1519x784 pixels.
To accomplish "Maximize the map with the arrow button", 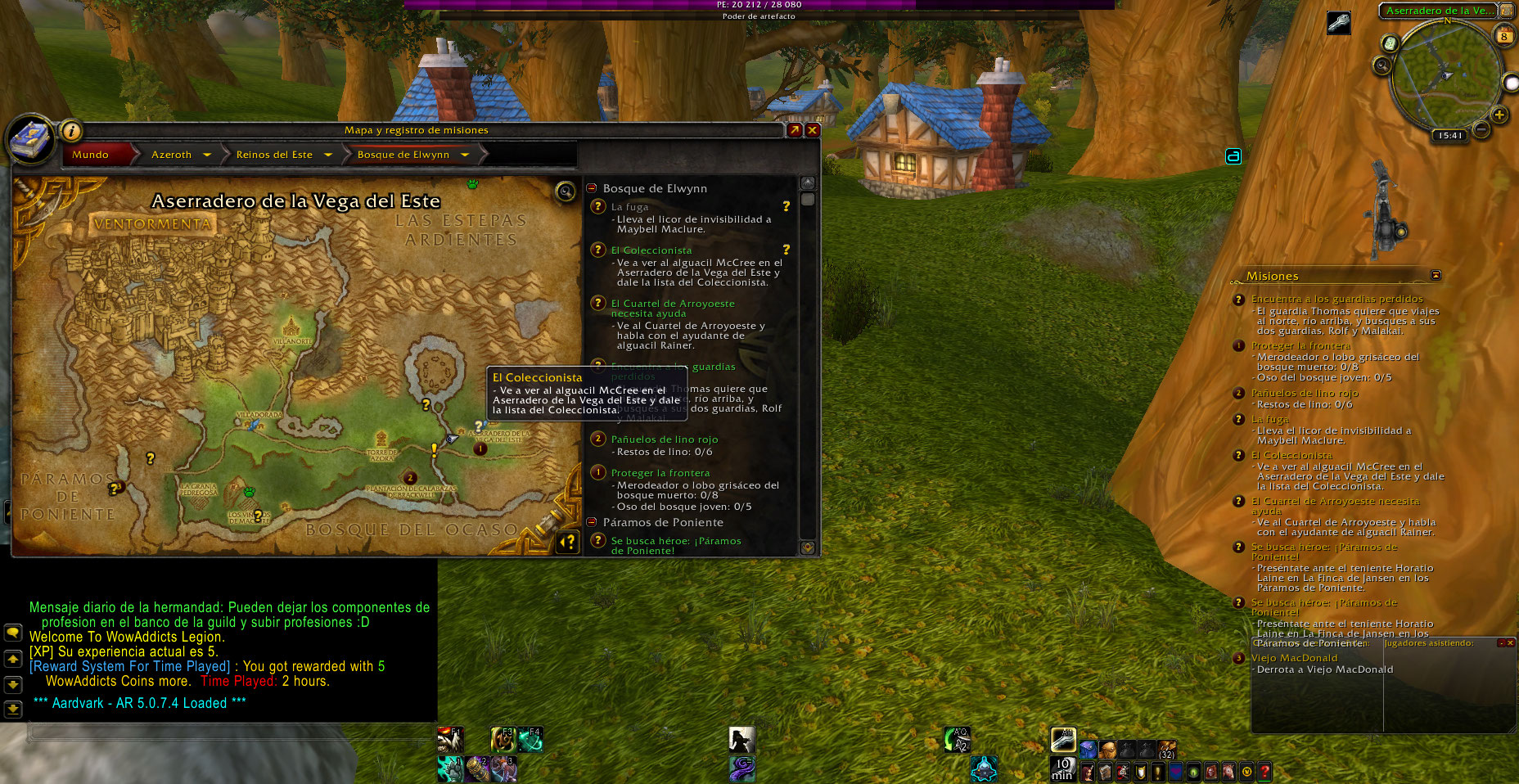I will tap(794, 130).
